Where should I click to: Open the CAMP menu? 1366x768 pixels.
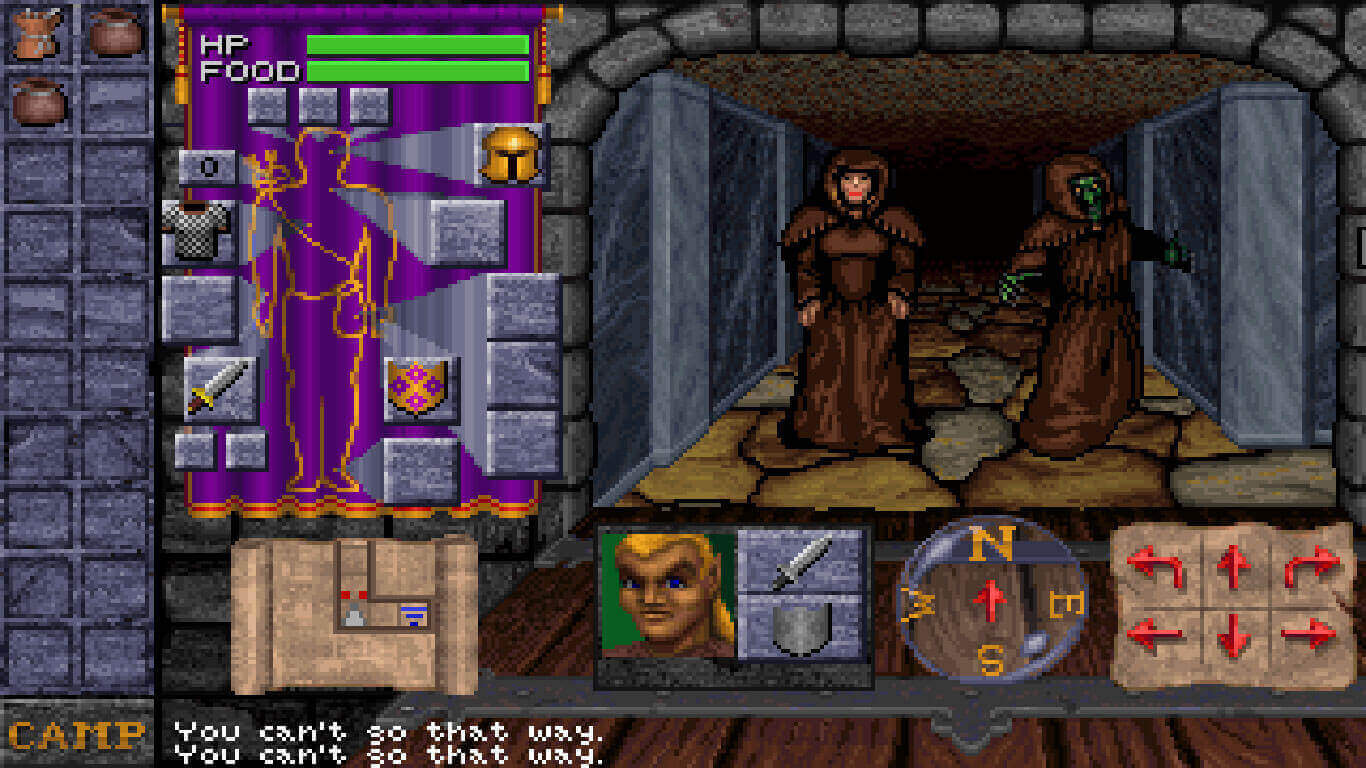pyautogui.click(x=77, y=738)
